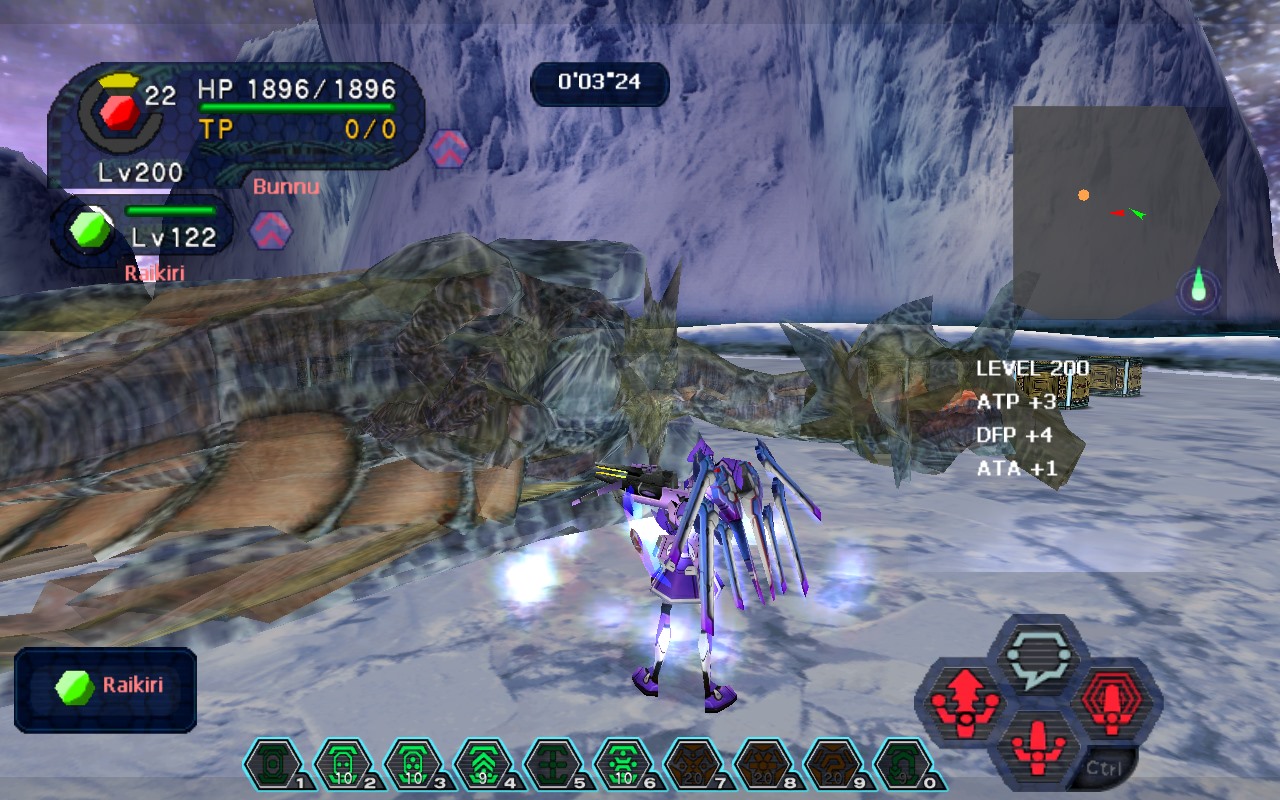The height and width of the screenshot is (800, 1280).
Task: Click the minimap panel
Action: pyautogui.click(x=1115, y=212)
